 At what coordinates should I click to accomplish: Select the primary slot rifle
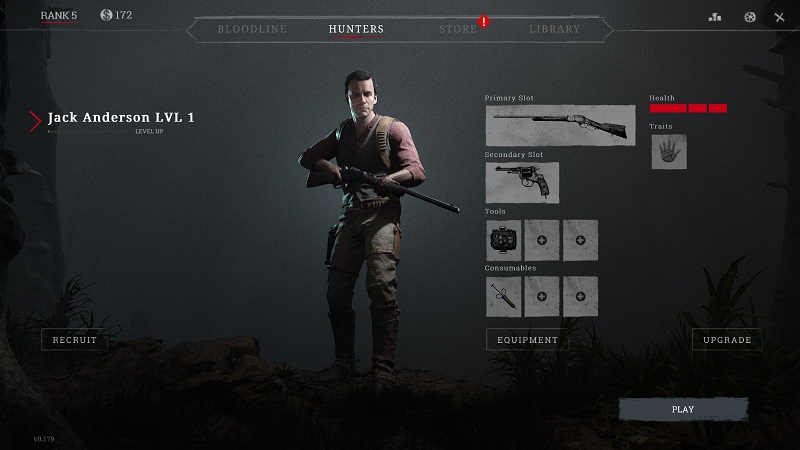click(x=560, y=125)
